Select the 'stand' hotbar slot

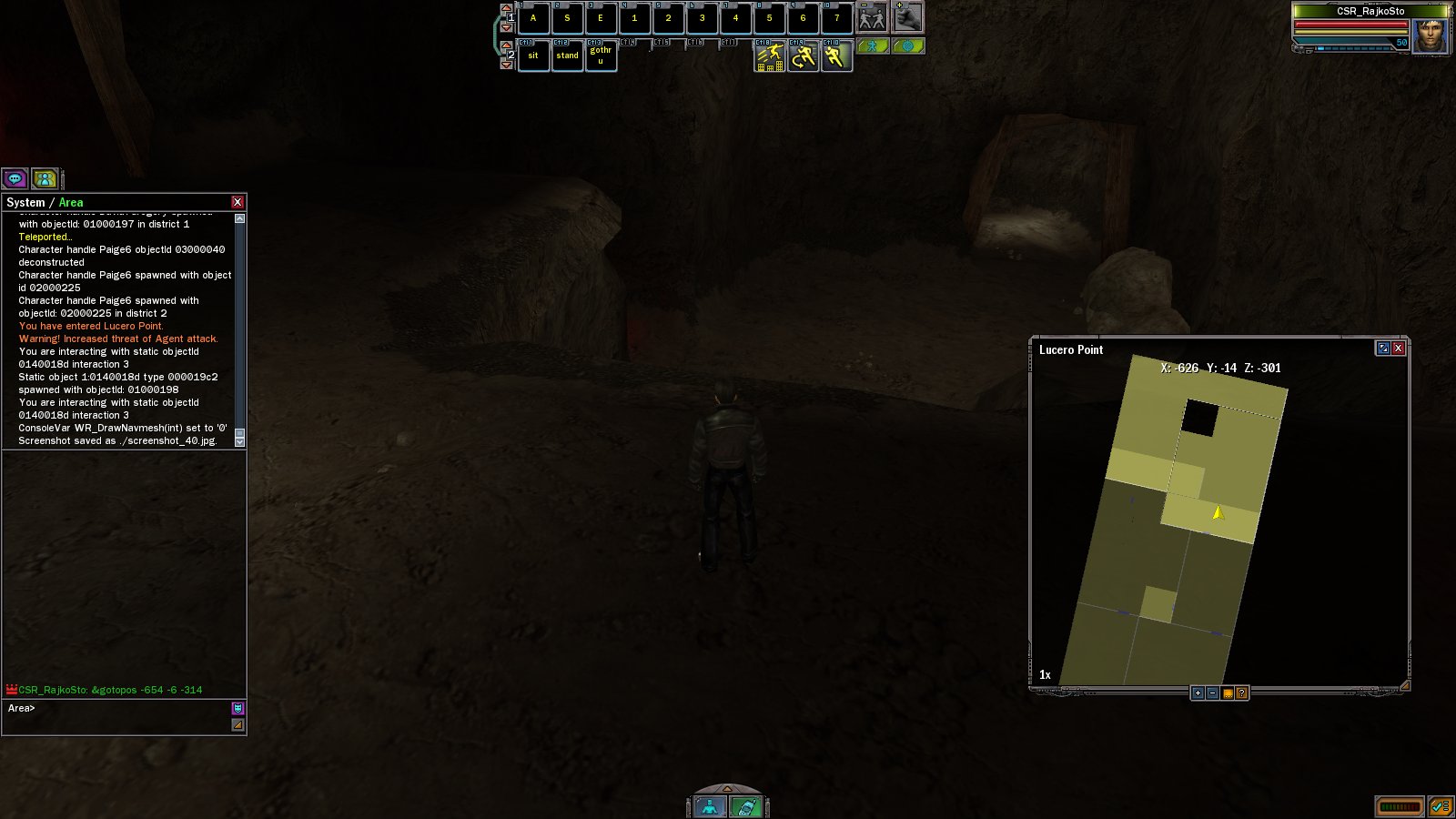(x=567, y=56)
